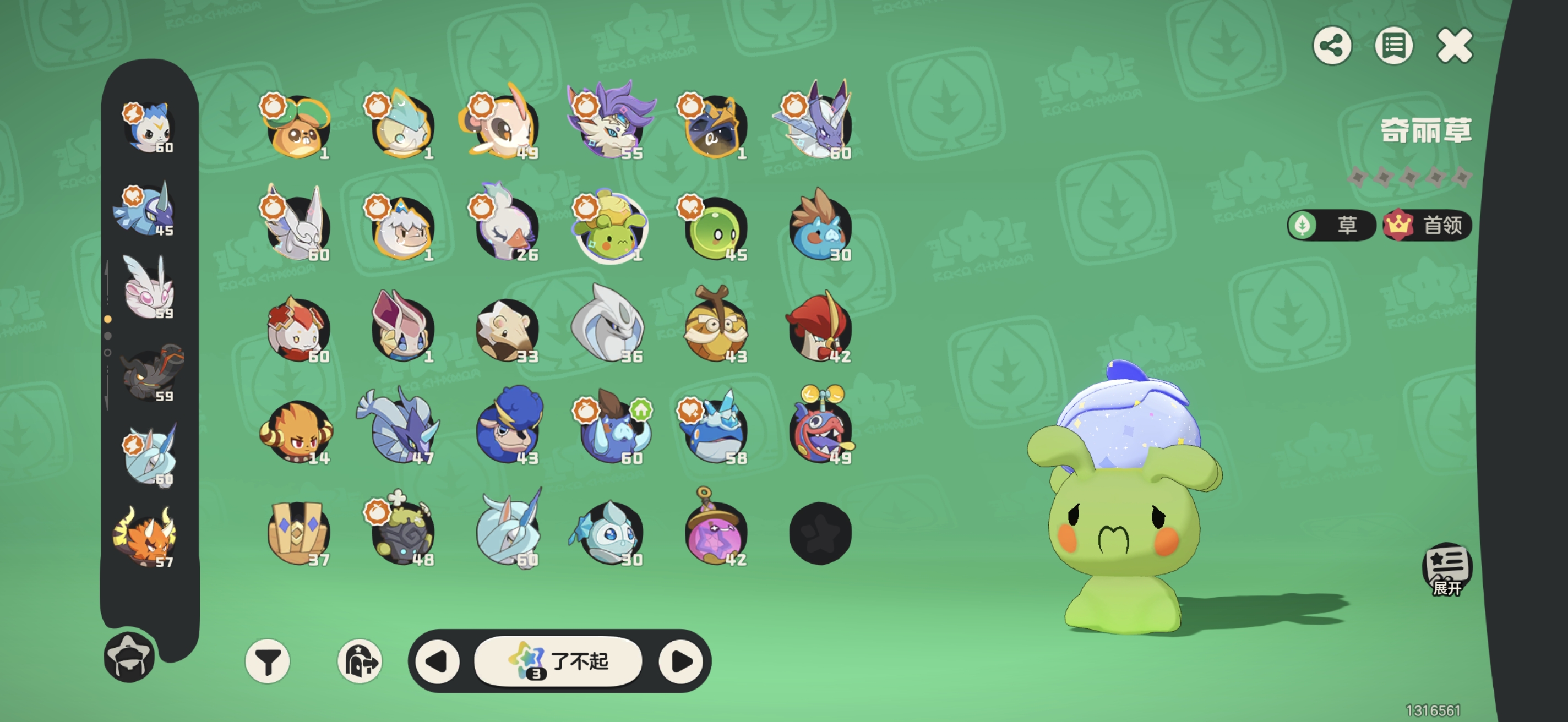Go to the next storage box
This screenshot has width=1568, height=722.
pos(681,661)
